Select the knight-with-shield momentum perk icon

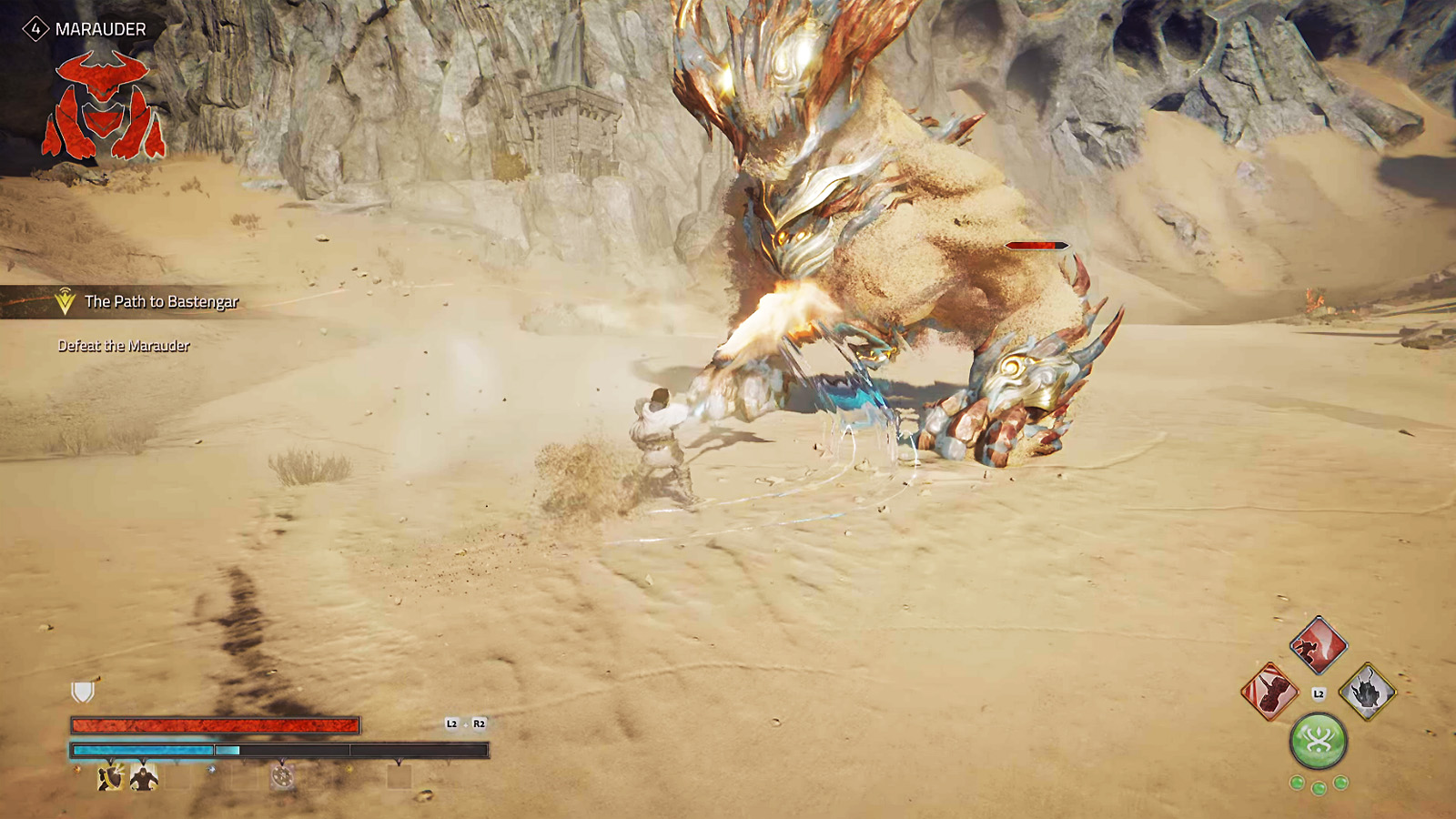tap(109, 776)
